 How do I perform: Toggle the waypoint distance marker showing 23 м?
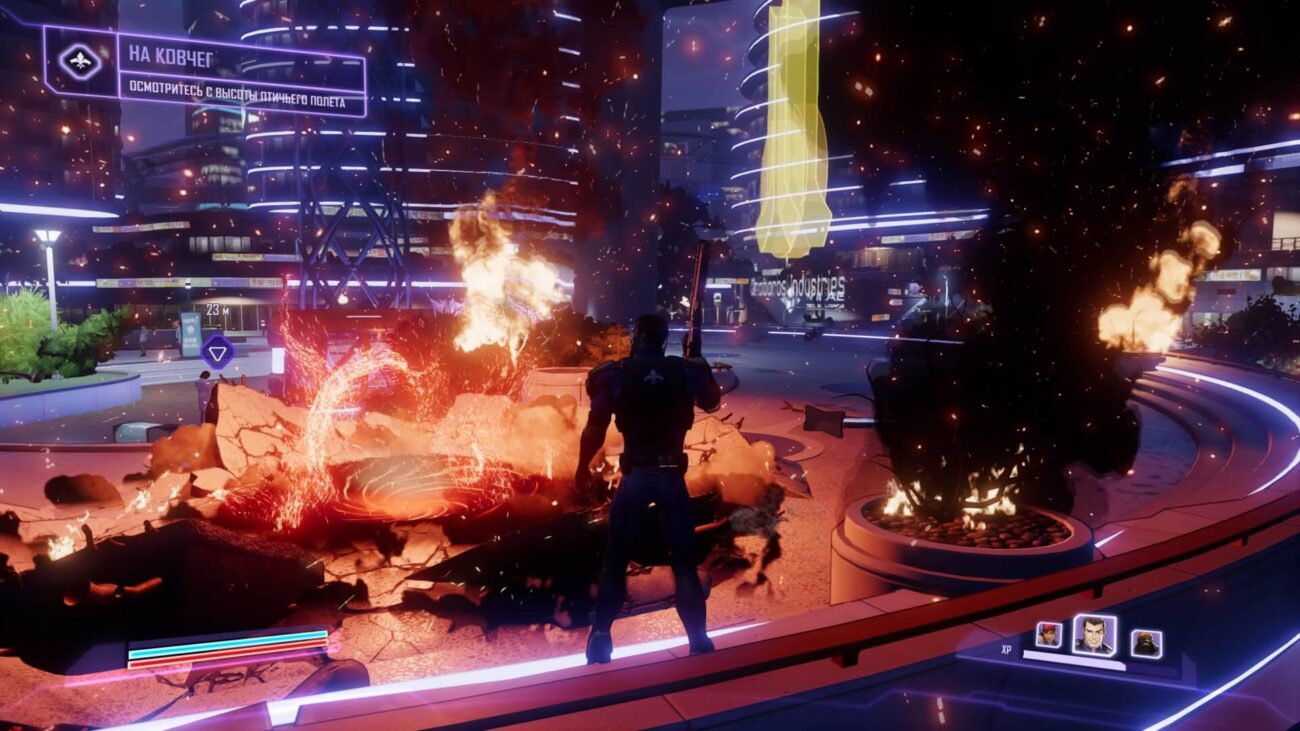click(217, 309)
